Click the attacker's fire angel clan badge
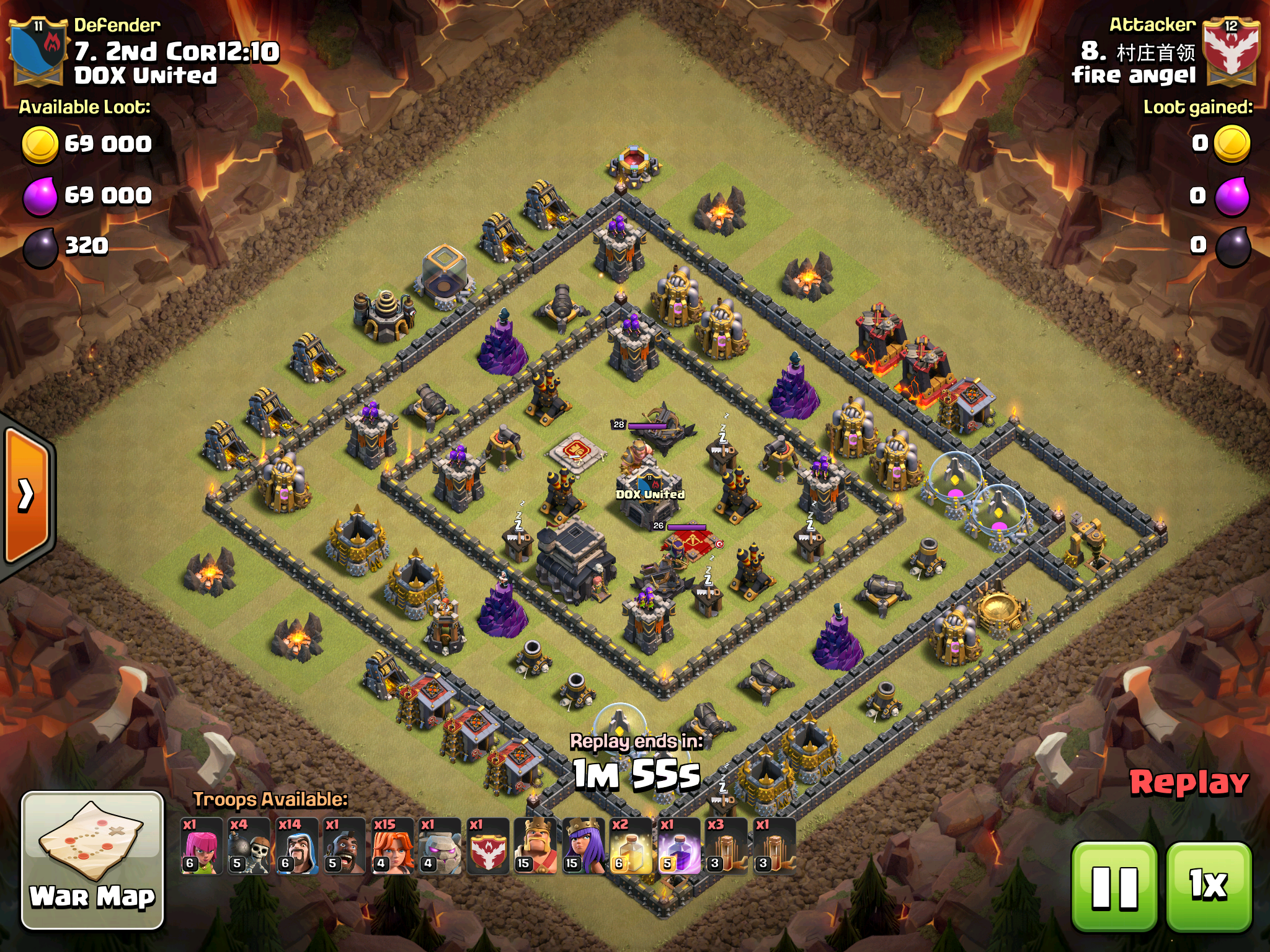The width and height of the screenshot is (1270, 952). 1231,53
